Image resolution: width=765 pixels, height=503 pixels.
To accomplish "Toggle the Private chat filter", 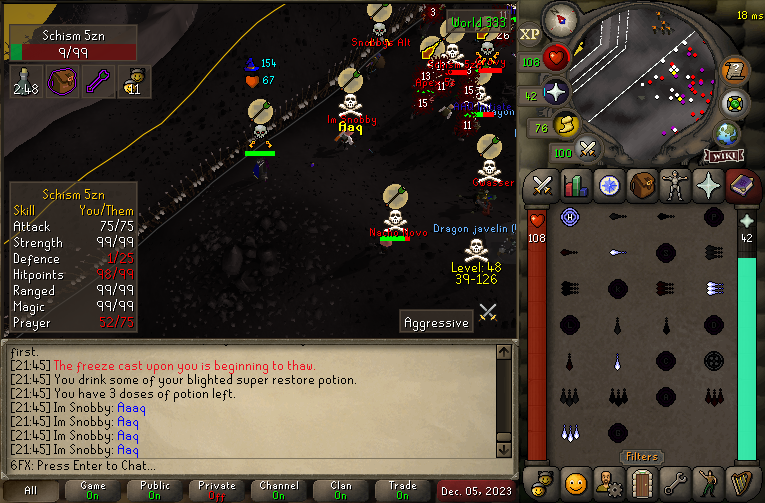I will (217, 491).
